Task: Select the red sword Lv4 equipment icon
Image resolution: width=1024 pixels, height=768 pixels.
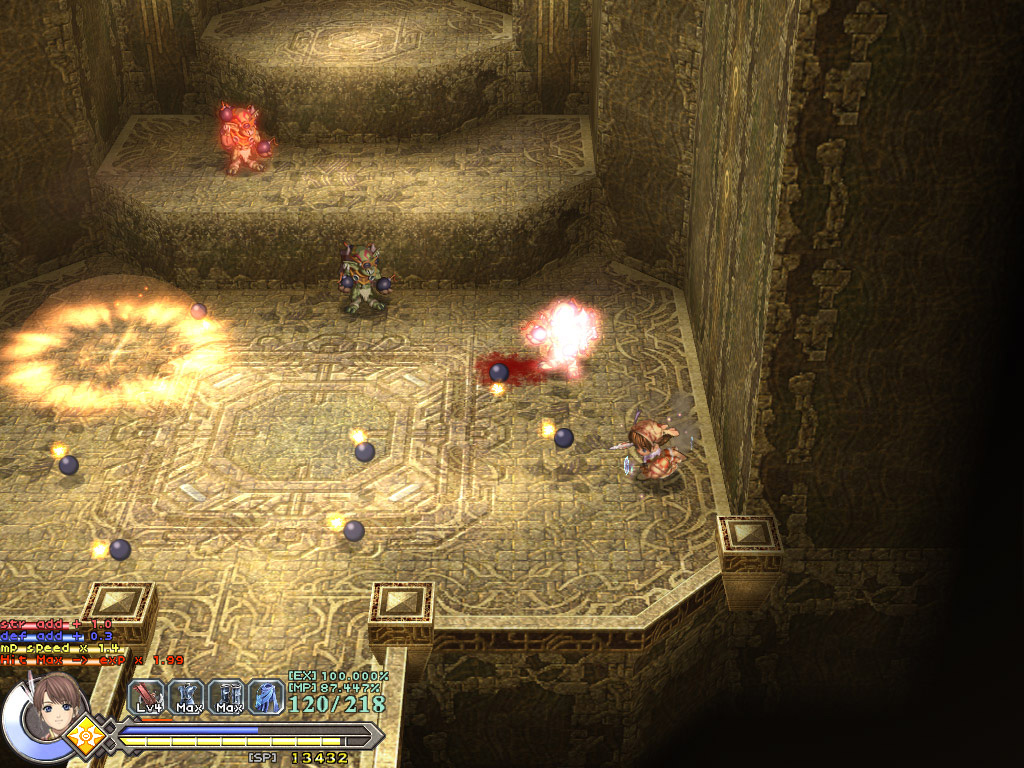Action: coord(148,696)
